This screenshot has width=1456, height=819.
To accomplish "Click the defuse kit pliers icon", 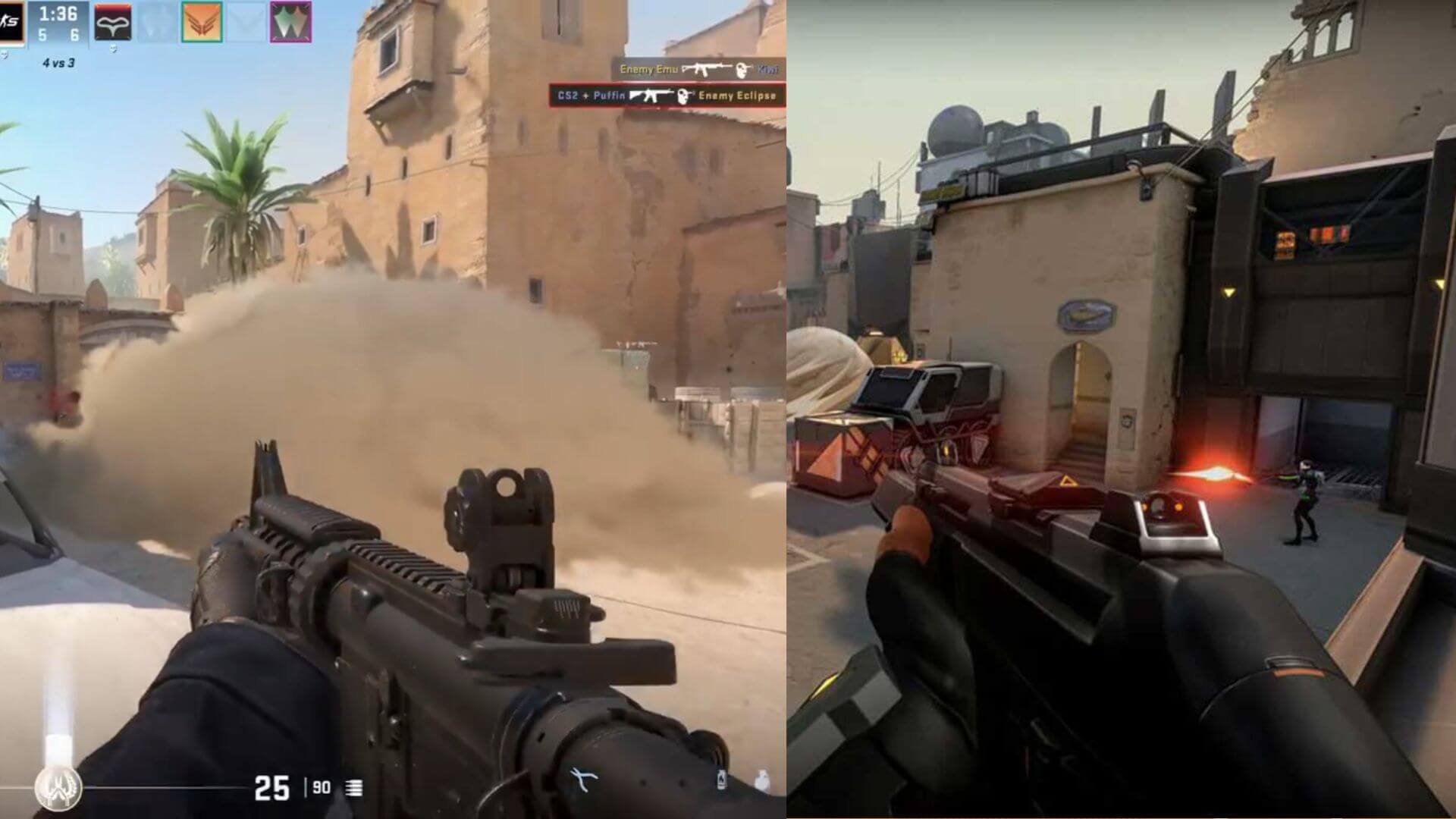I will point(584,779).
